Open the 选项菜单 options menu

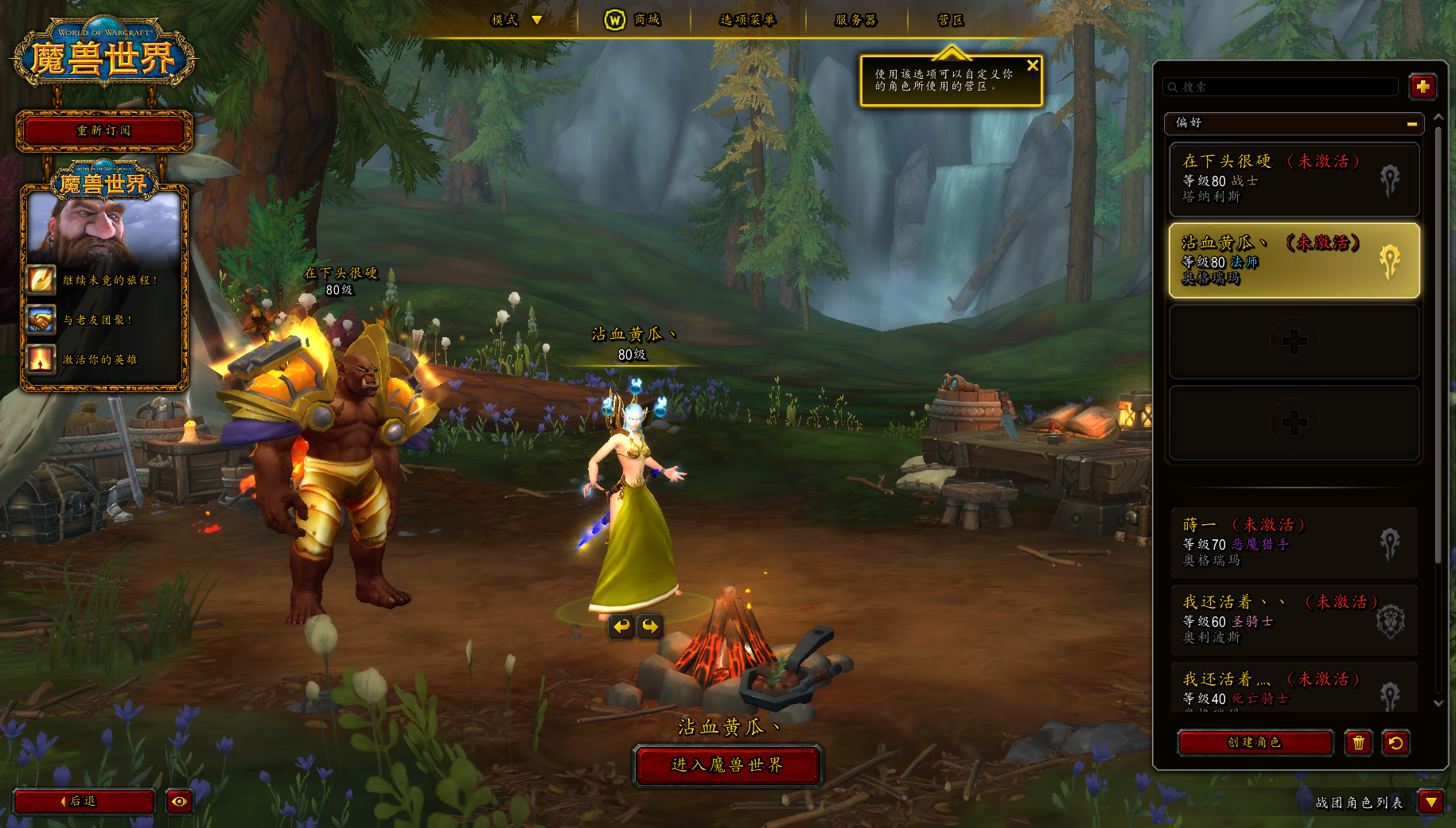(747, 20)
